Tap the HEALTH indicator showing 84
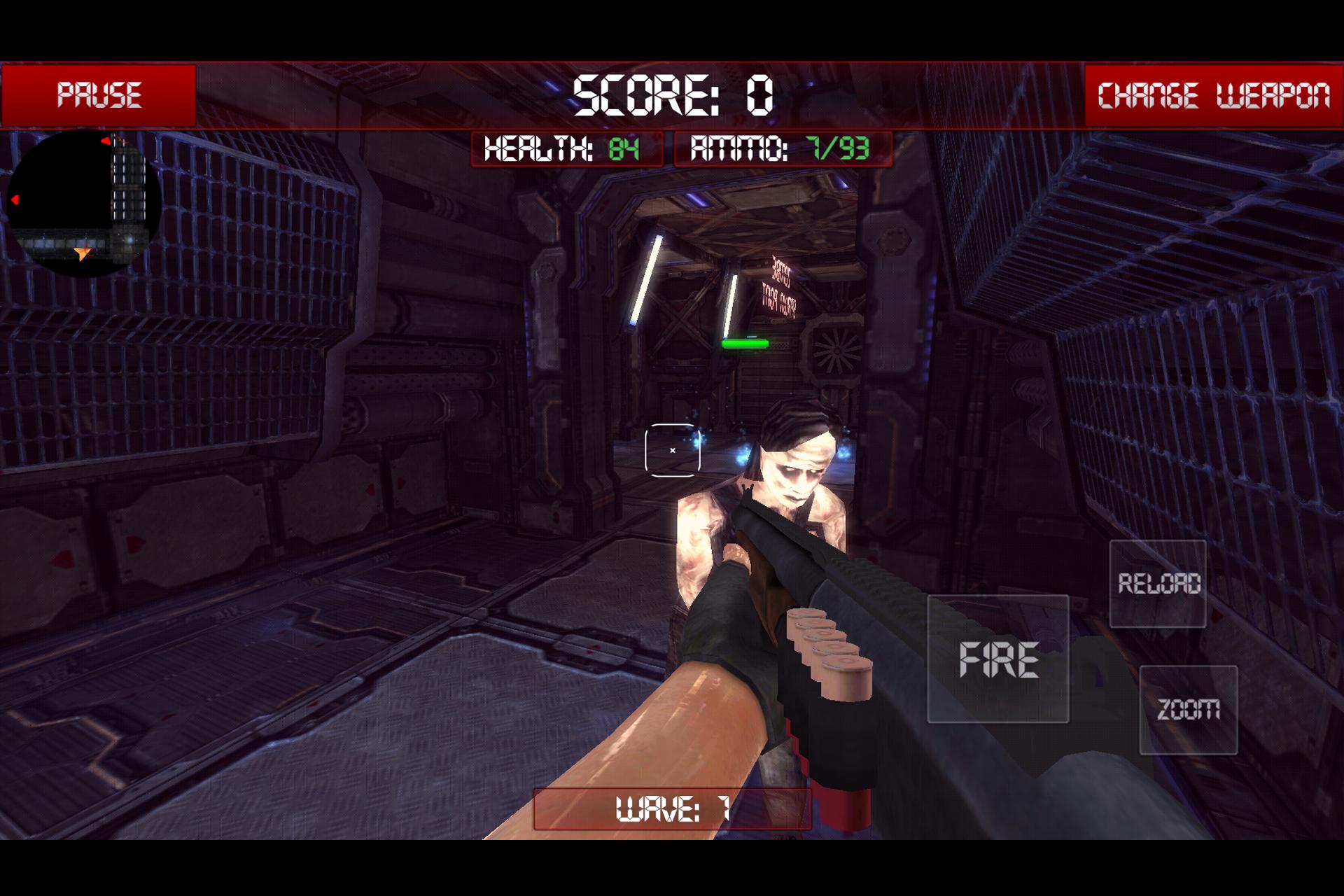The width and height of the screenshot is (1344, 896). point(567,149)
